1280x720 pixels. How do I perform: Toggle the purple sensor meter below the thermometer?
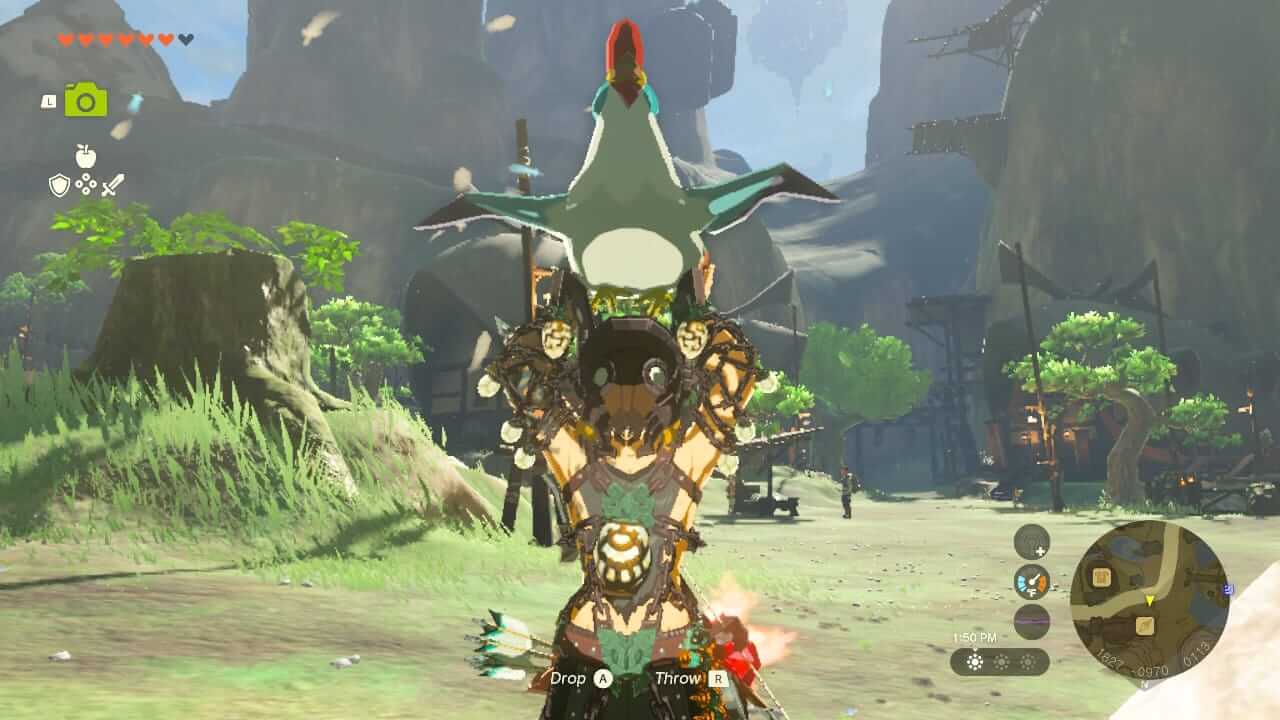[x=1031, y=621]
